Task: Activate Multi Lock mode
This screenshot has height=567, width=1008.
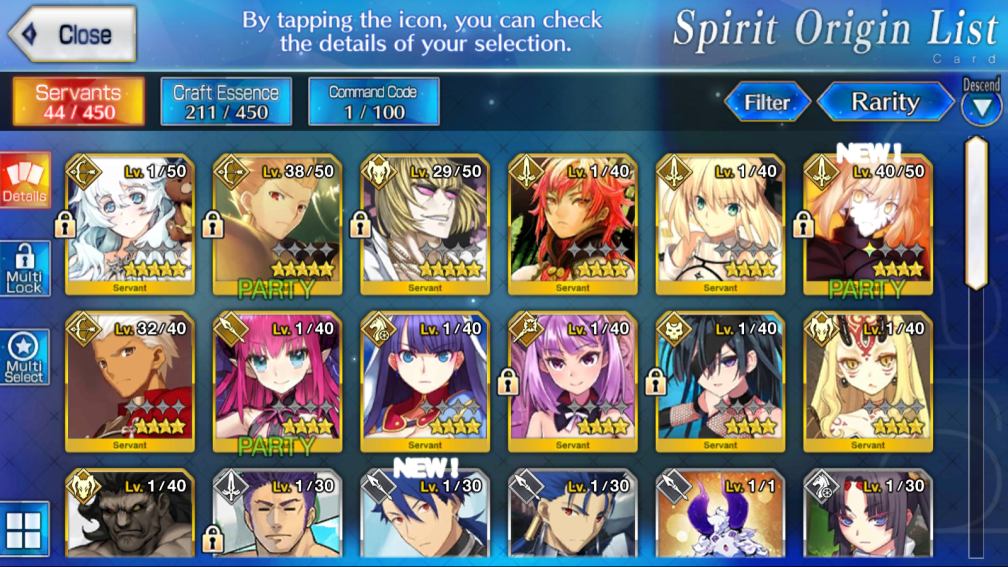Action: 24,269
